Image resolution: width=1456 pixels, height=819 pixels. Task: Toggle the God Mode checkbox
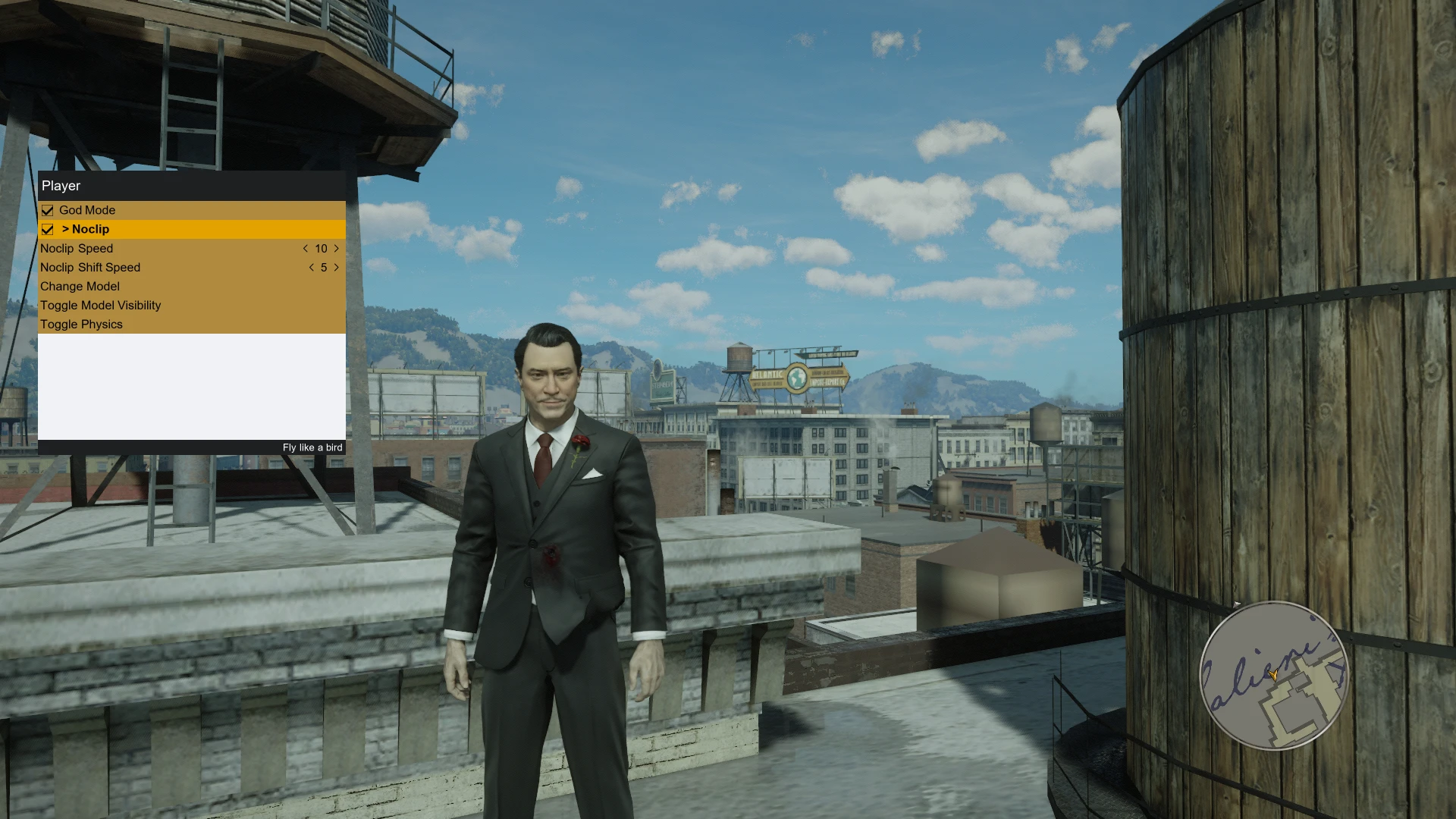48,210
